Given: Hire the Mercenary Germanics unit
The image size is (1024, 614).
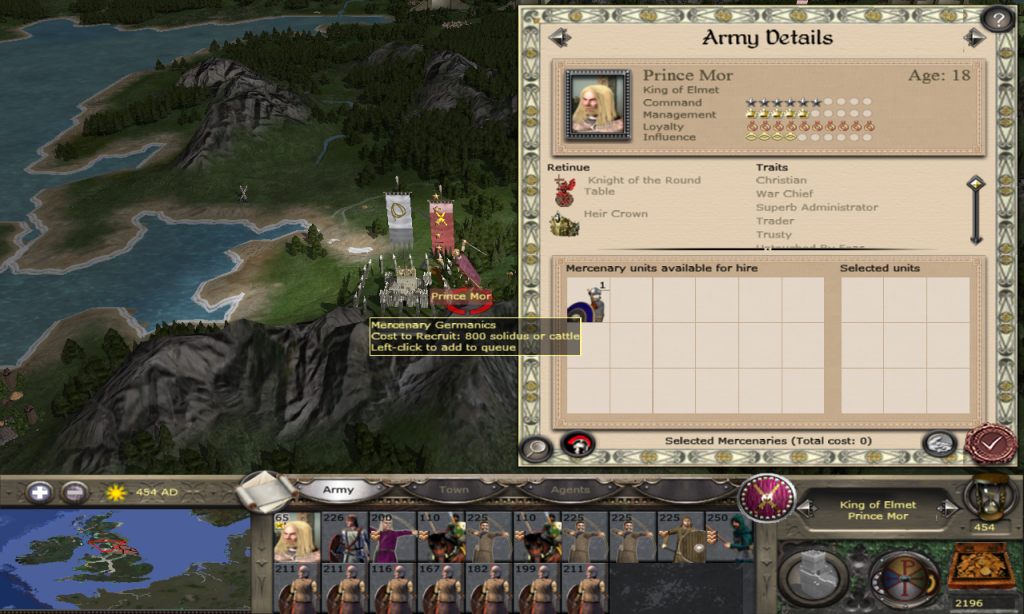Looking at the screenshot, I should (588, 300).
